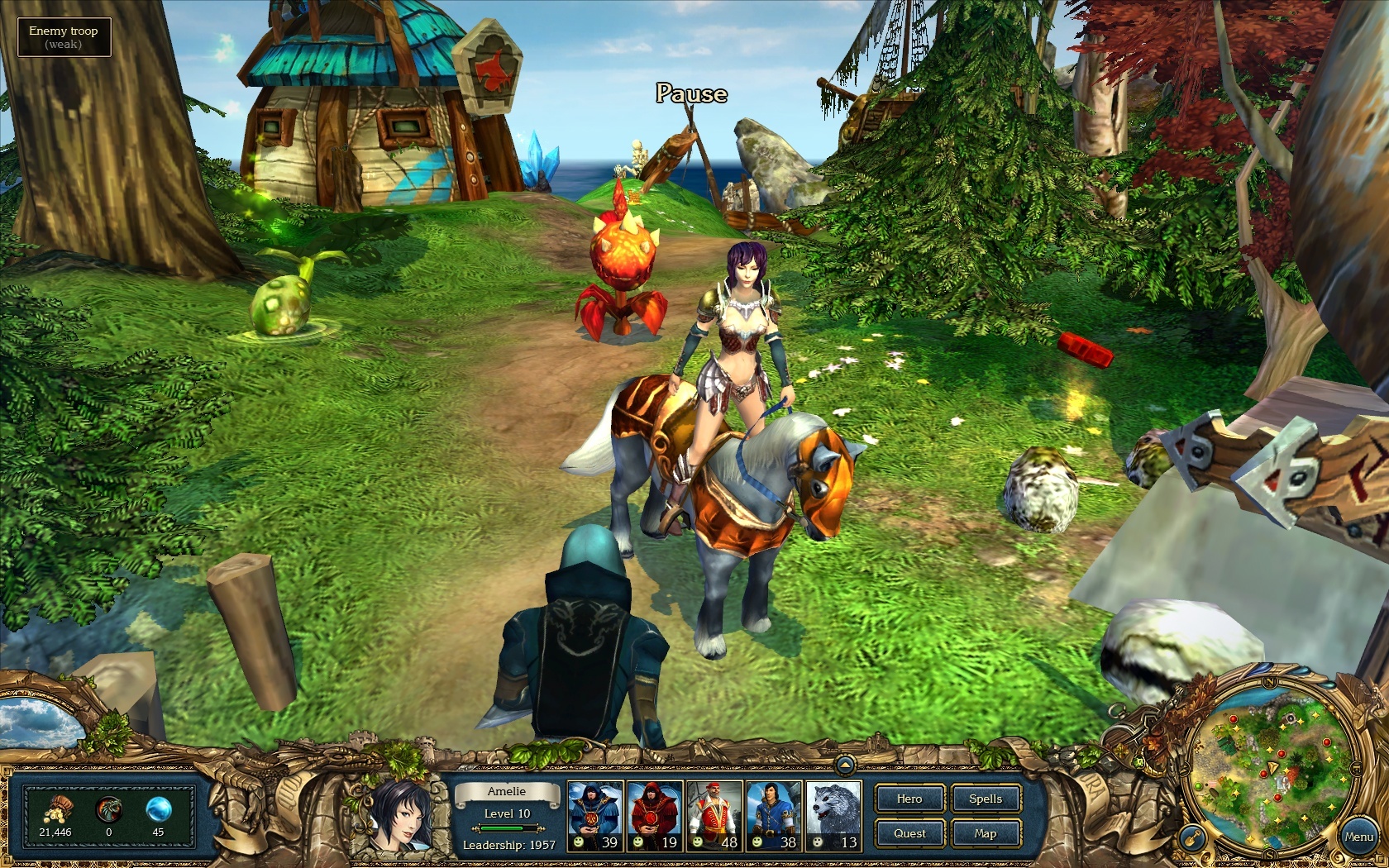Open the Spells book
Image resolution: width=1389 pixels, height=868 pixels.
986,799
